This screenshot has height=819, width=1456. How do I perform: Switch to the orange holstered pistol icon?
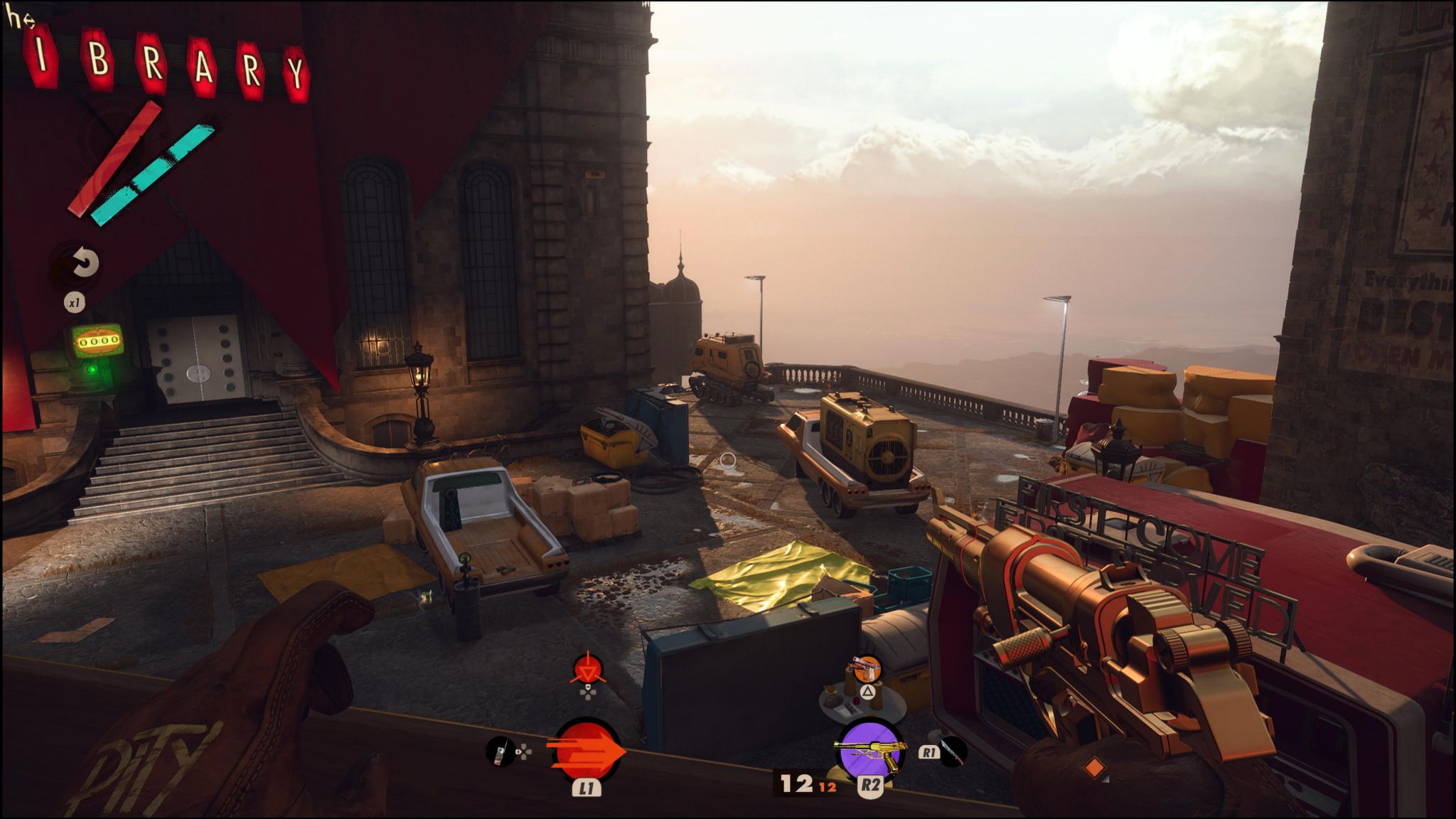coord(867,669)
